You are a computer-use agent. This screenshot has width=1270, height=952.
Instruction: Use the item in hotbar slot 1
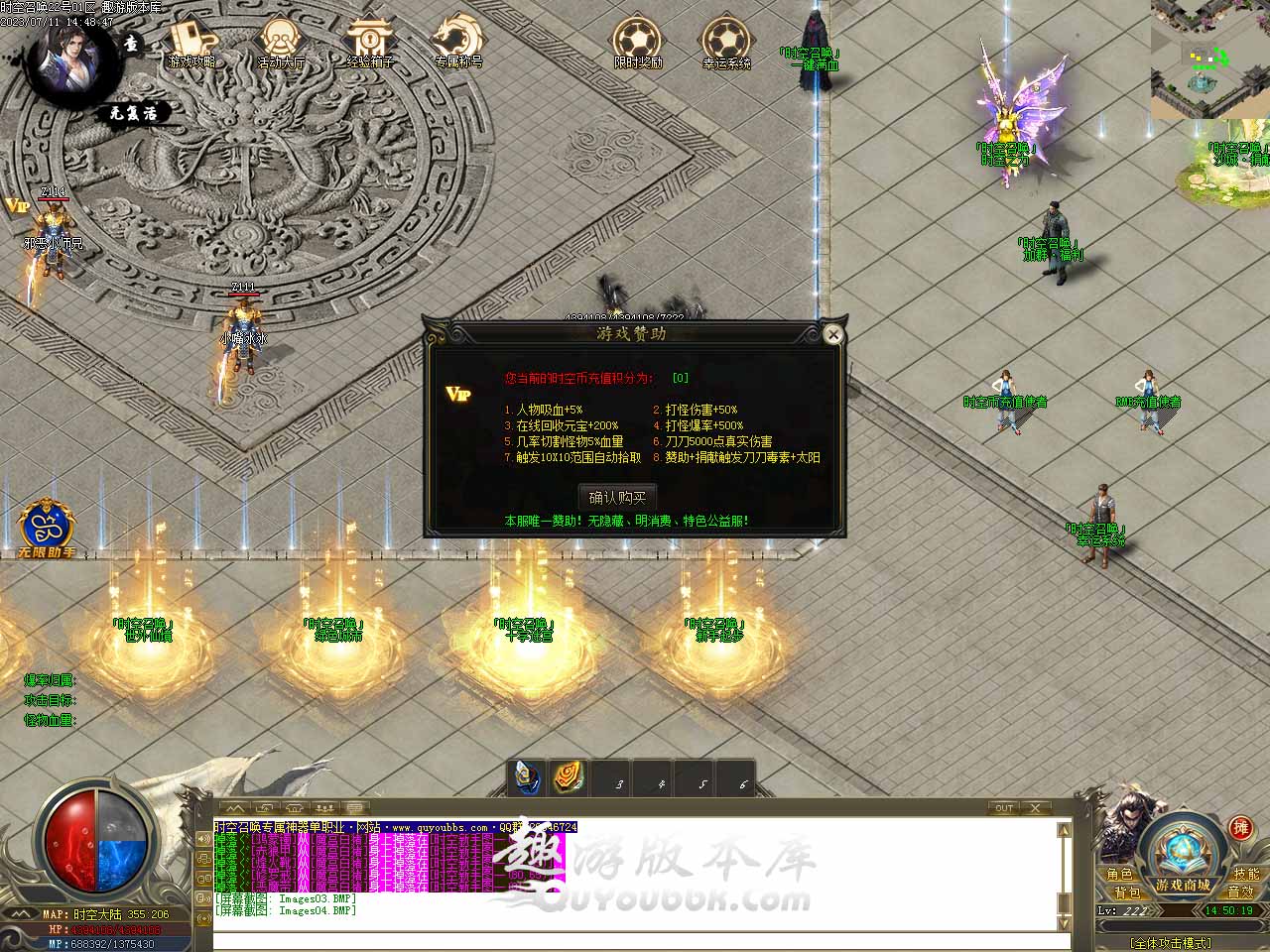(x=530, y=779)
